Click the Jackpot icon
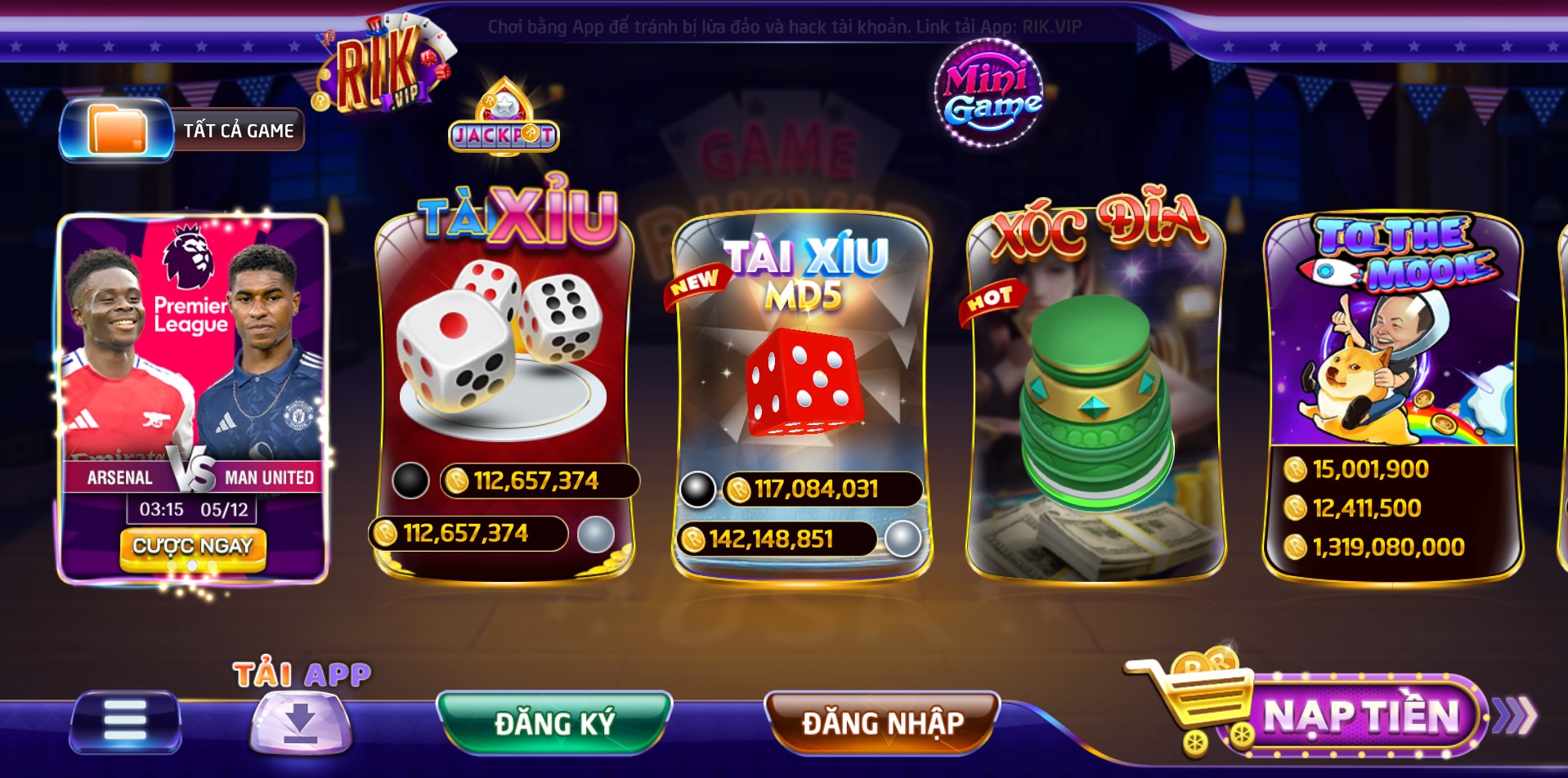1568x778 pixels. click(504, 119)
